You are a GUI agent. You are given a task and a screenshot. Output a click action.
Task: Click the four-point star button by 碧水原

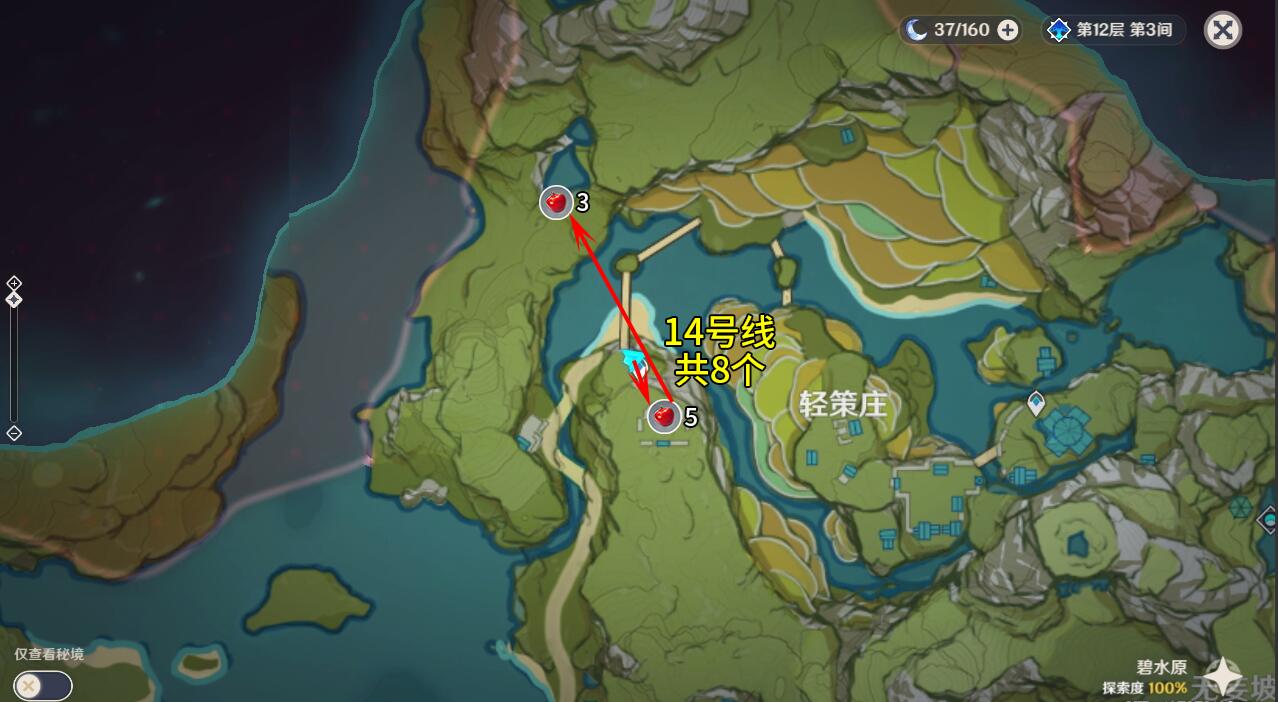click(1221, 676)
